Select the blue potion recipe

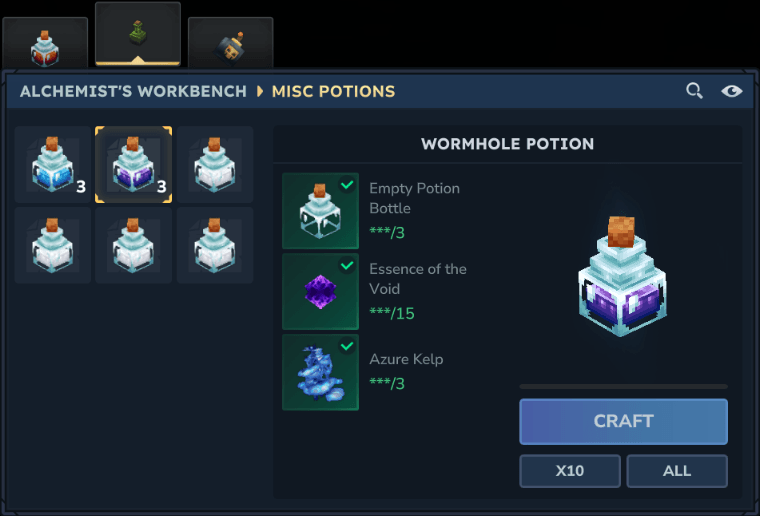(53, 164)
